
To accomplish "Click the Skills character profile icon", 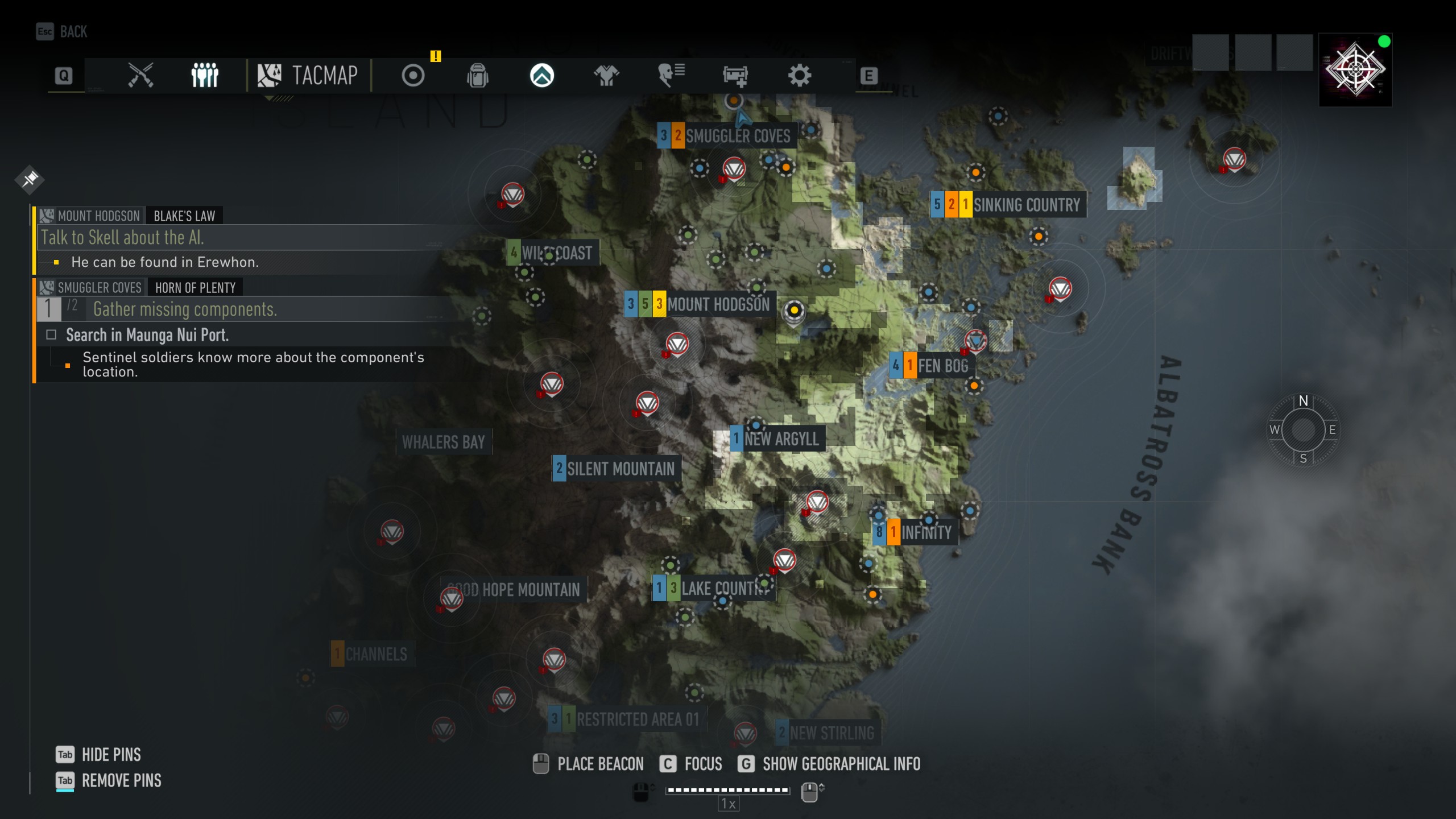I will (672, 75).
